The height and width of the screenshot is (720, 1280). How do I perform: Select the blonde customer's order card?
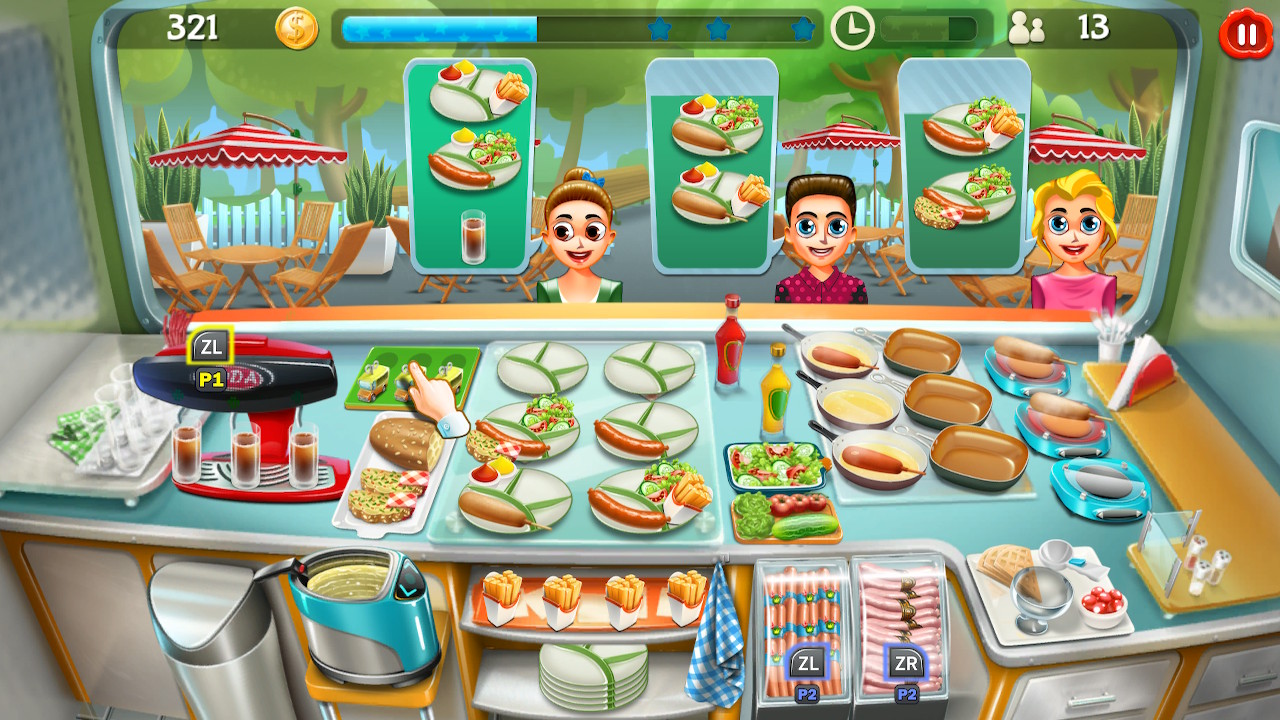pyautogui.click(x=965, y=170)
